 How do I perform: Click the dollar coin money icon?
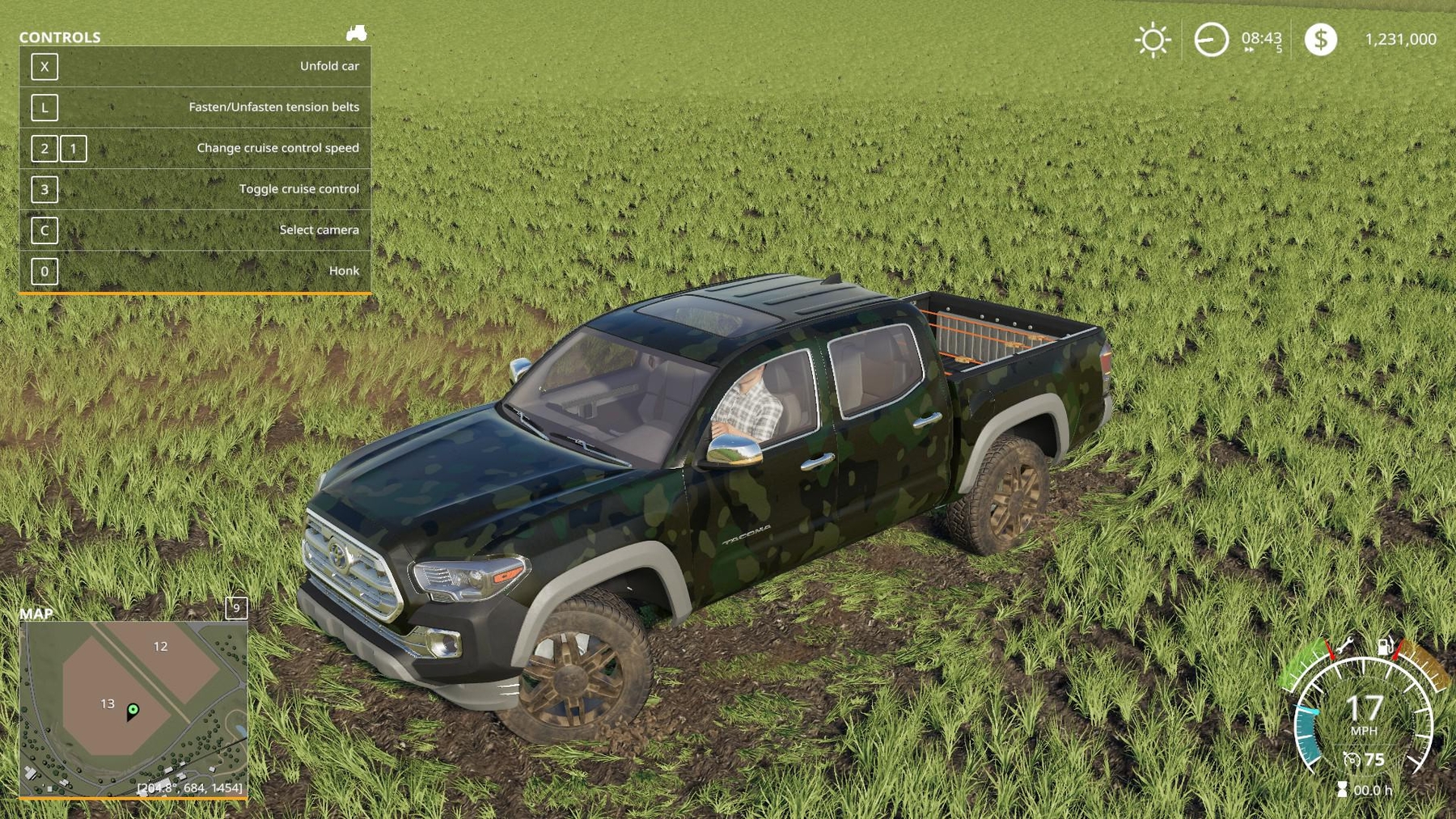(x=1320, y=40)
